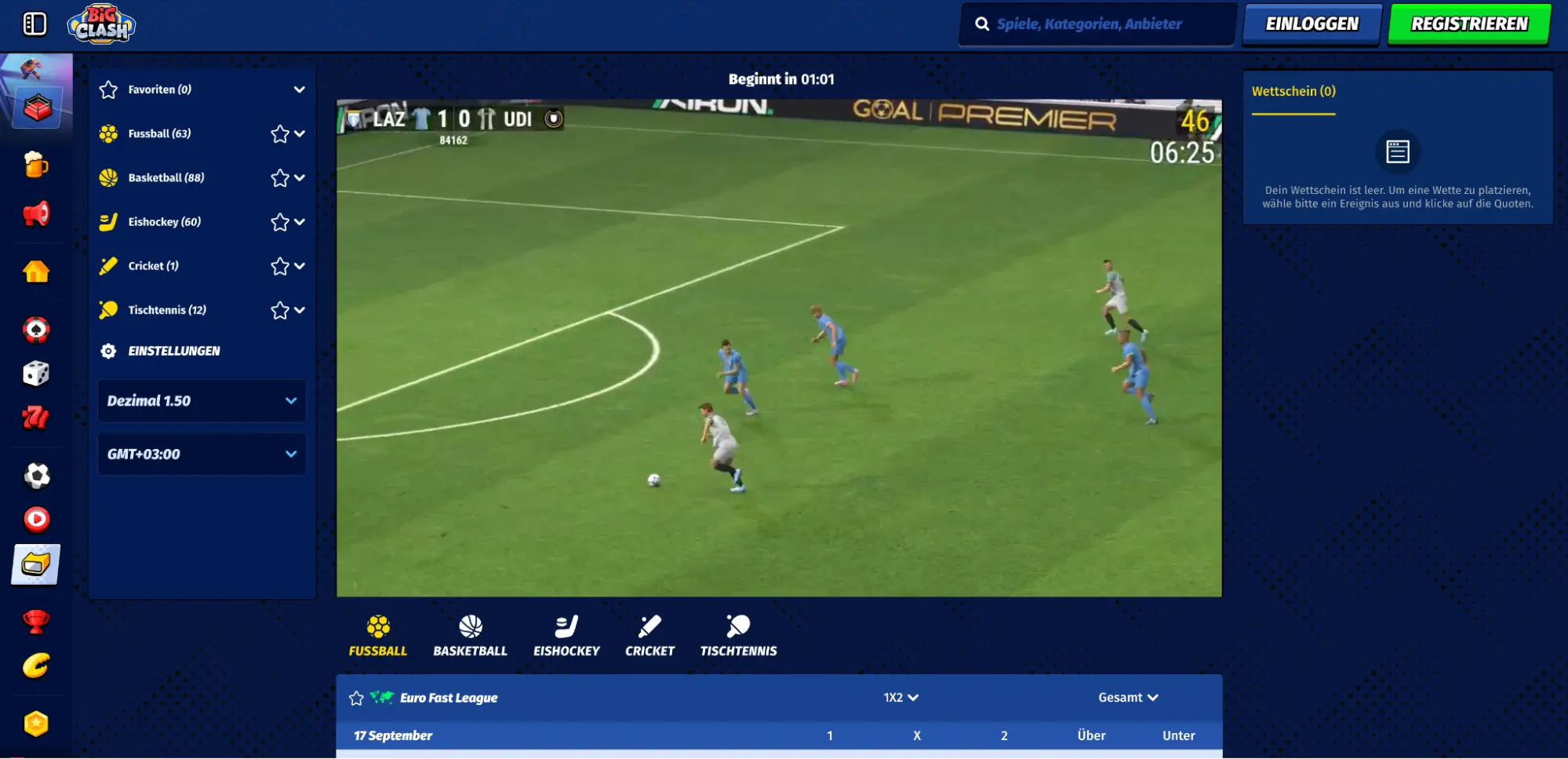Open the Dezimal 1.50 odds format dropdown
The image size is (1568, 759).
click(201, 400)
